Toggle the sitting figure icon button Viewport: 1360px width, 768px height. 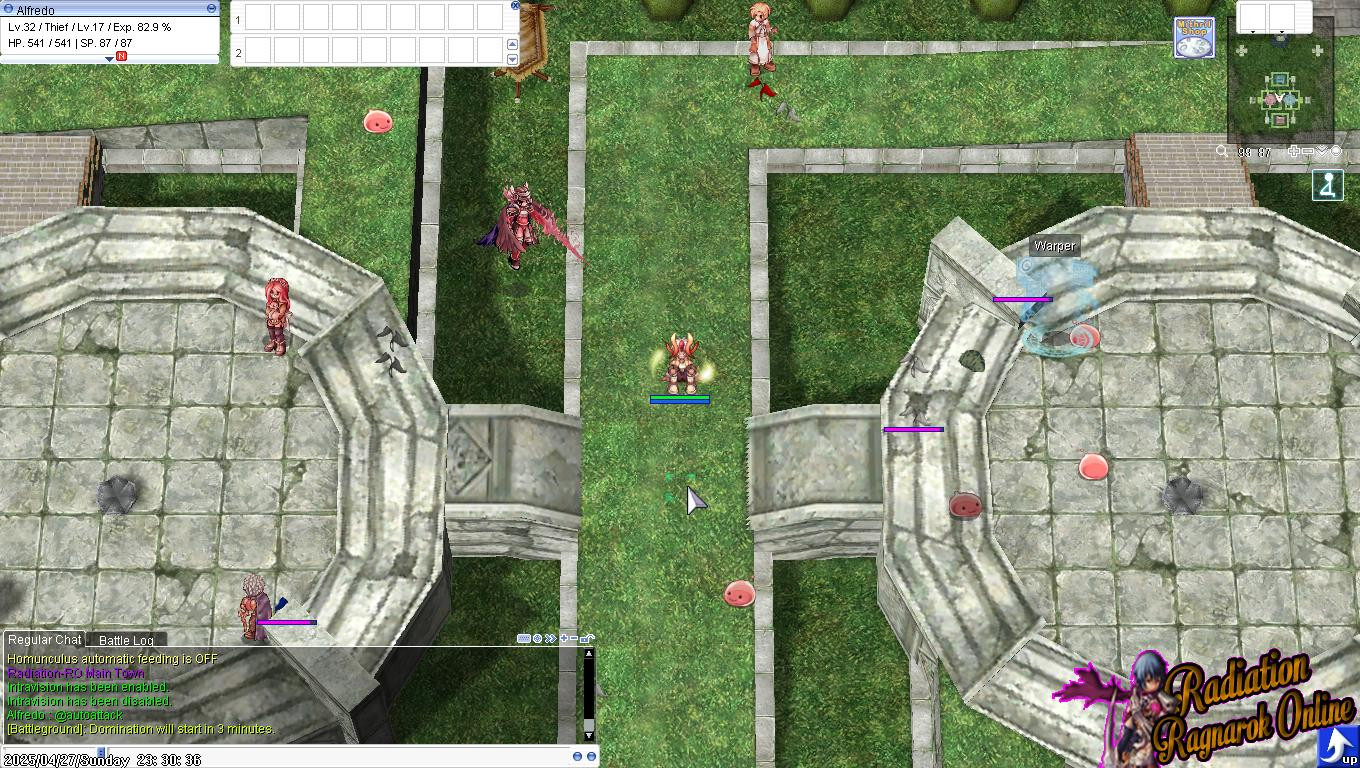(x=1328, y=186)
